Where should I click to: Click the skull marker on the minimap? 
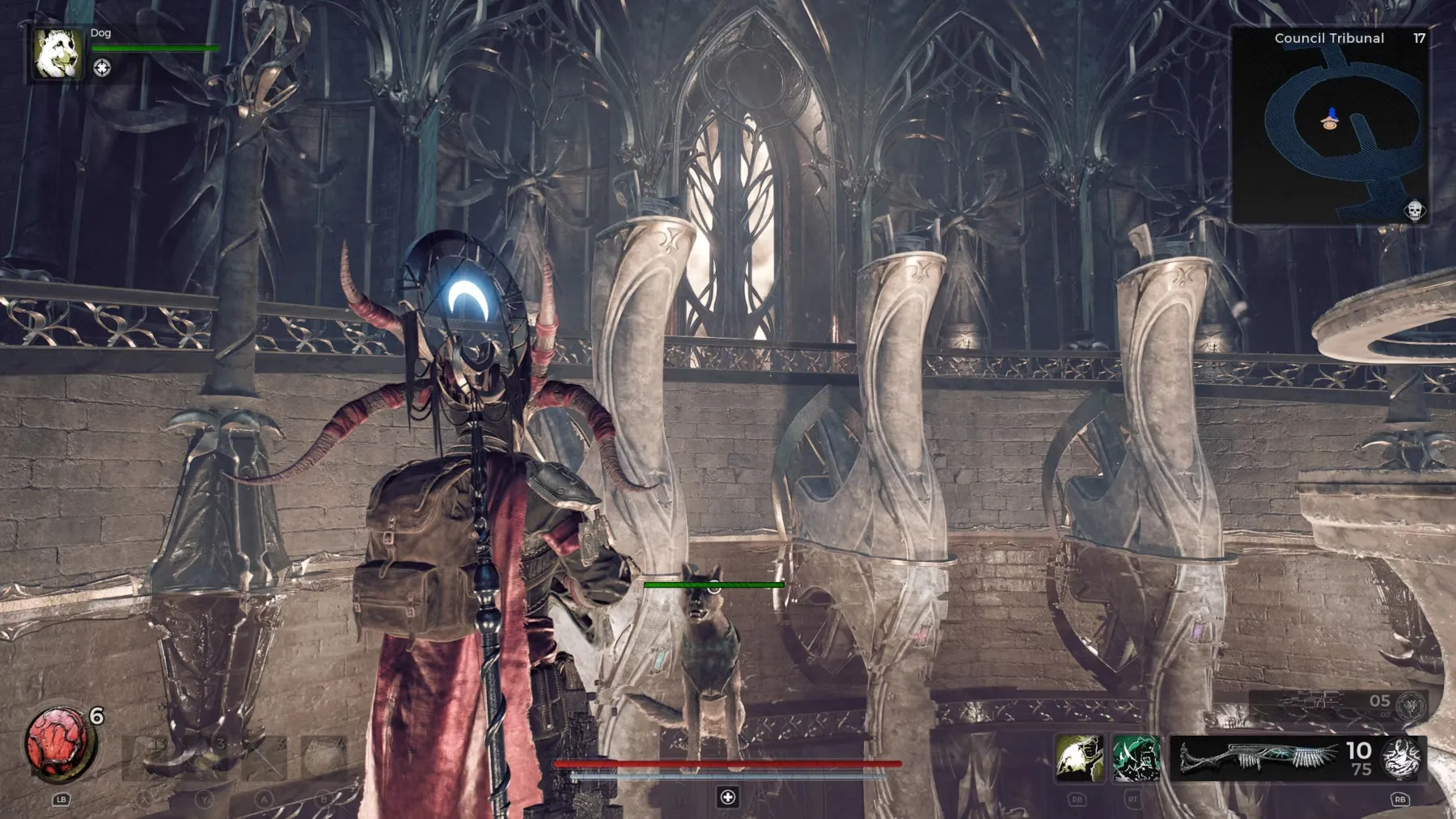pos(1414,211)
